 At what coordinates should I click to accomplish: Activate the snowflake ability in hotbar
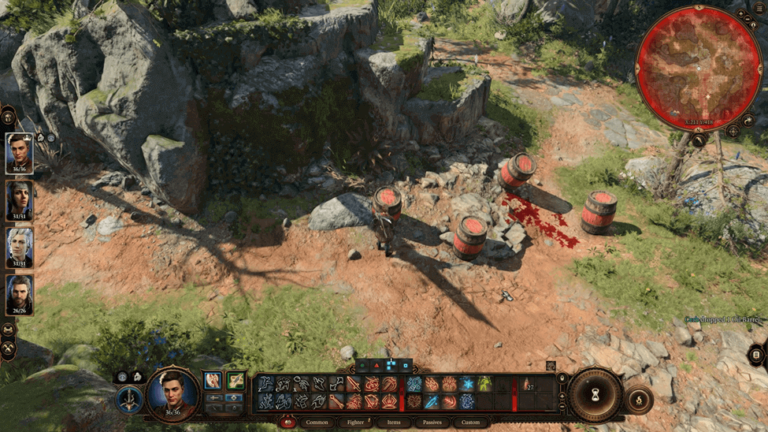467,384
